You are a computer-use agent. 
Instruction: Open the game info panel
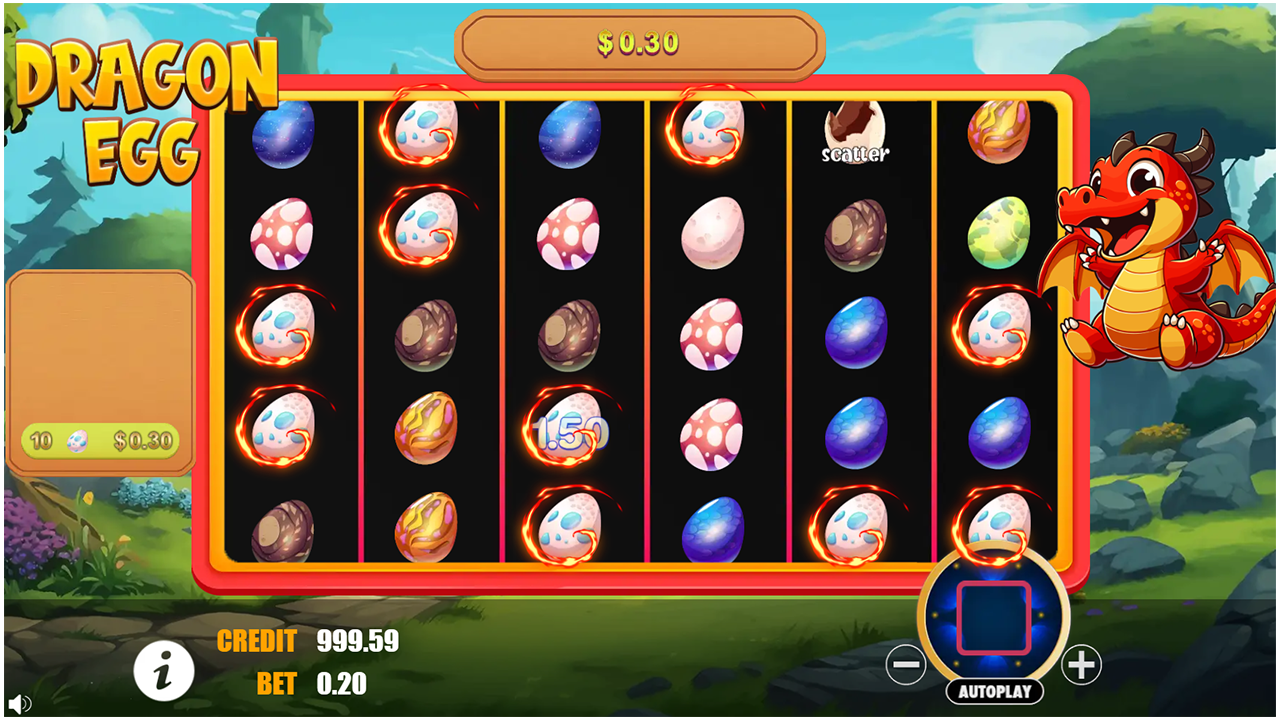coord(163,669)
